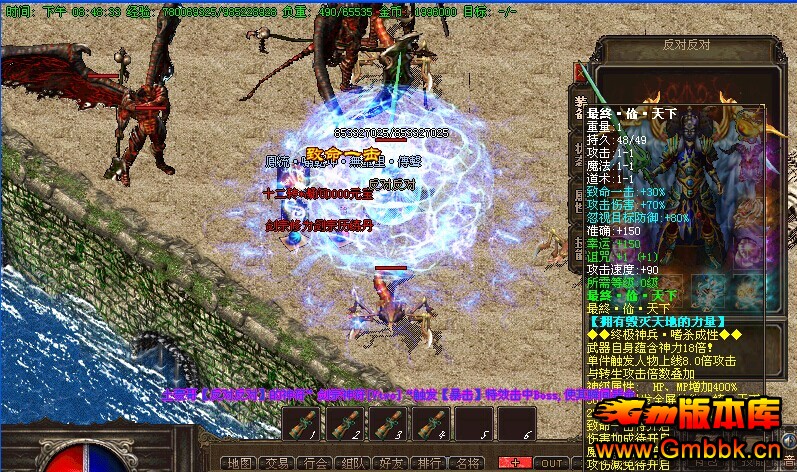The height and width of the screenshot is (472, 797).
Task: Close the character equipment panel
Action: tap(580, 73)
